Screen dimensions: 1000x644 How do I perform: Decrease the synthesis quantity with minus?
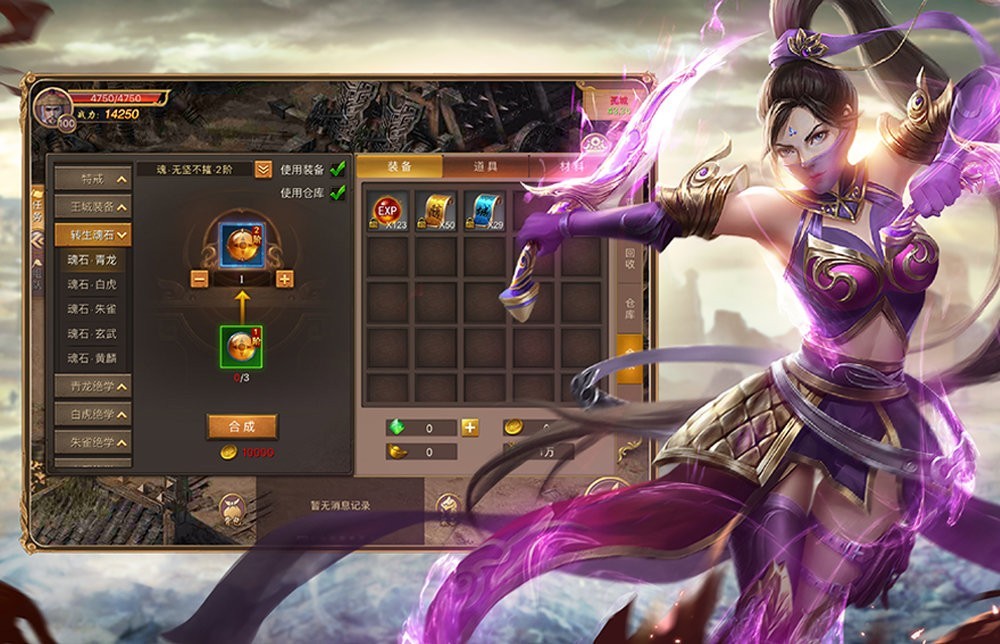199,279
